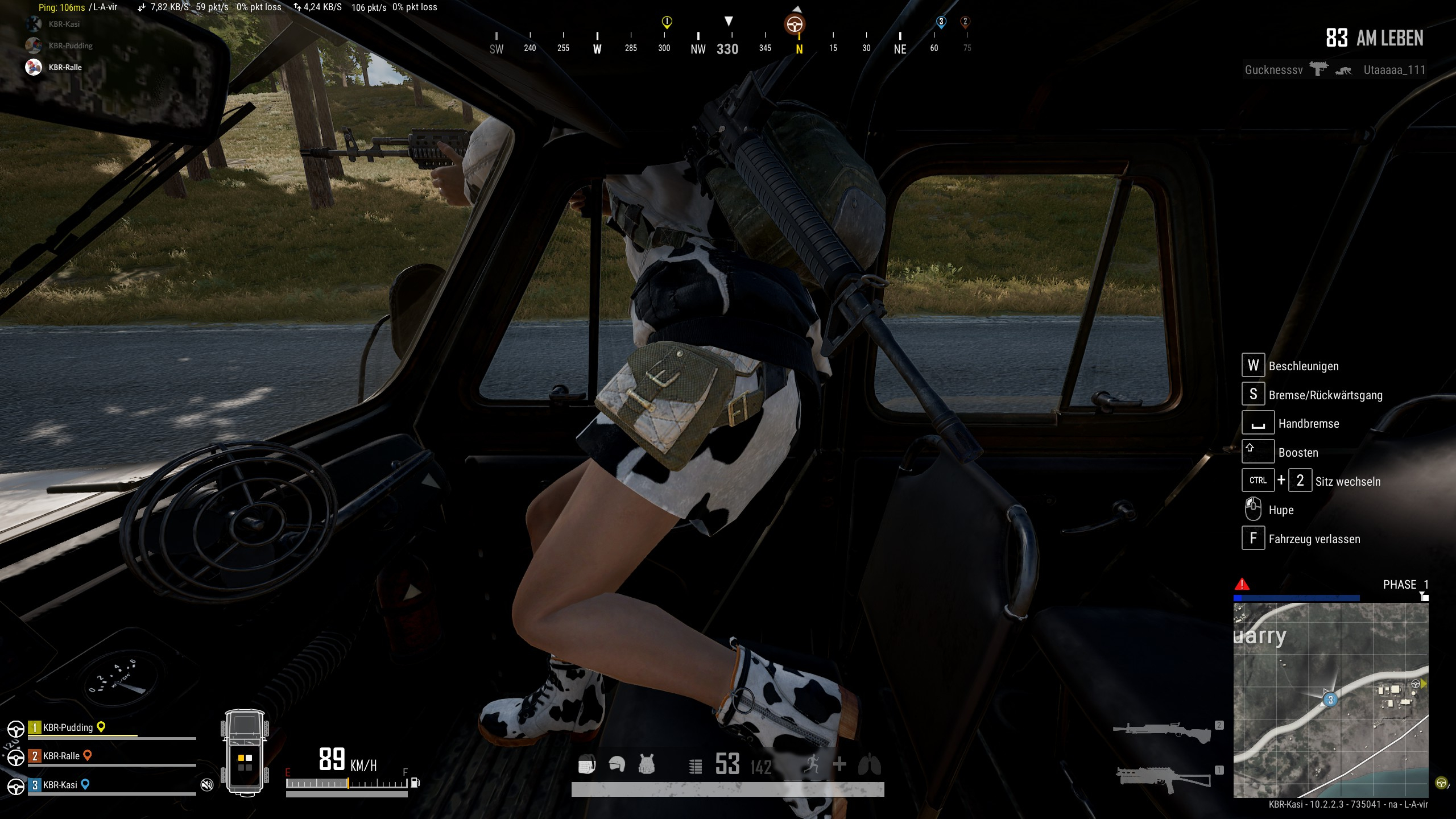This screenshot has width=1456, height=819.
Task: Open the minimap
Action: [x=1330, y=700]
